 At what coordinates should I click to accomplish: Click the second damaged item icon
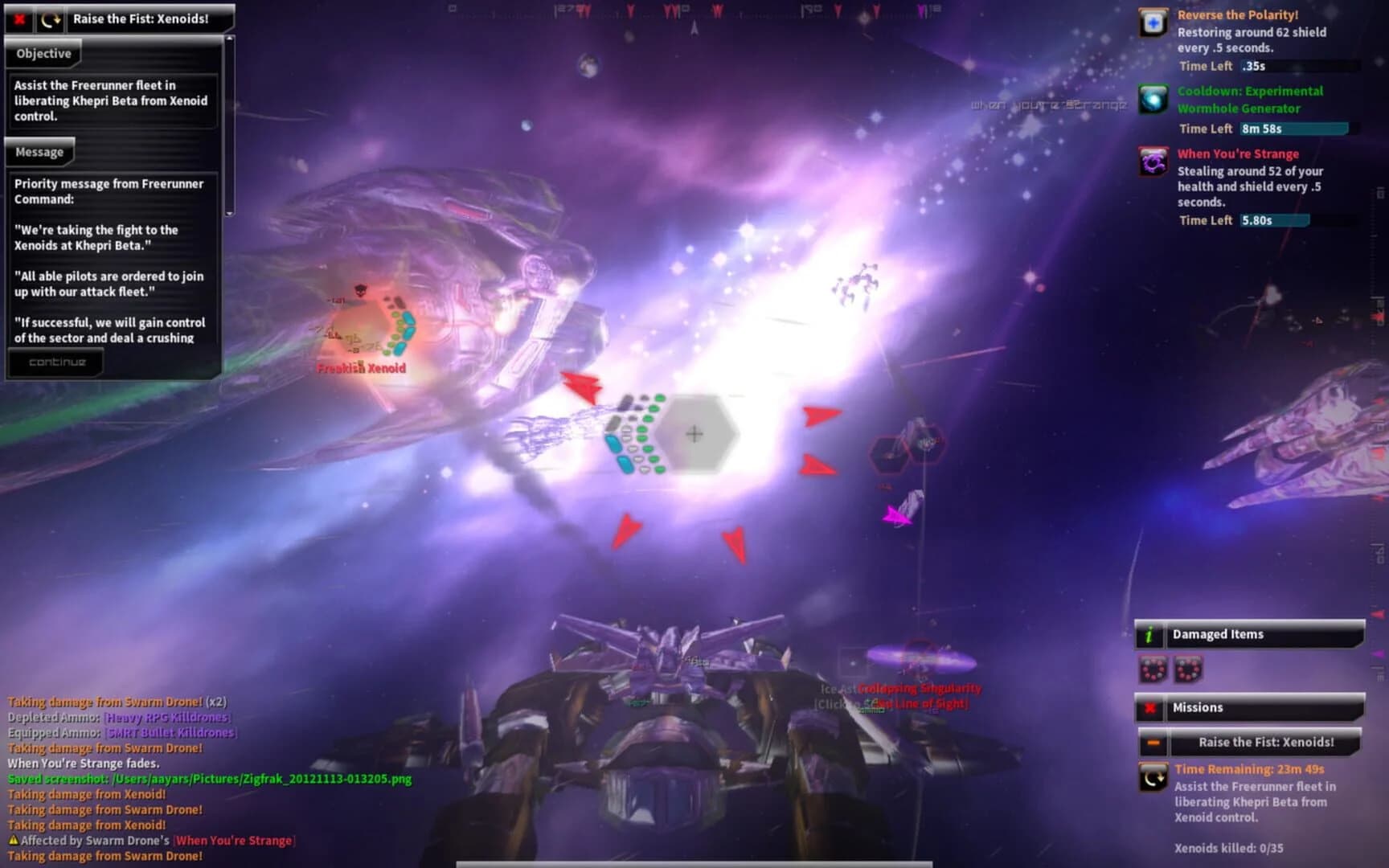coord(1186,669)
